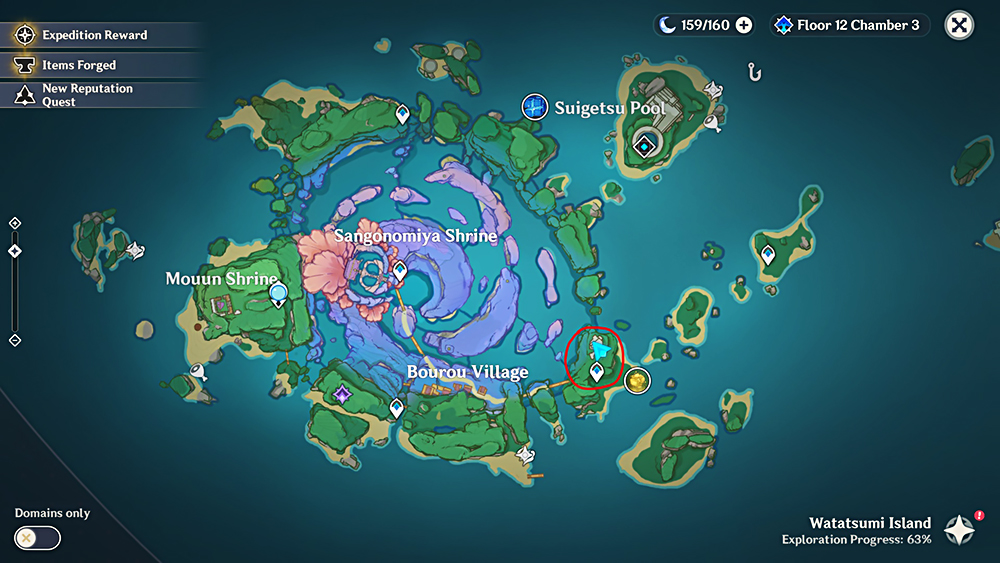
Task: Select the teleport waypoint at Sangonomiya Shrine
Action: point(400,270)
